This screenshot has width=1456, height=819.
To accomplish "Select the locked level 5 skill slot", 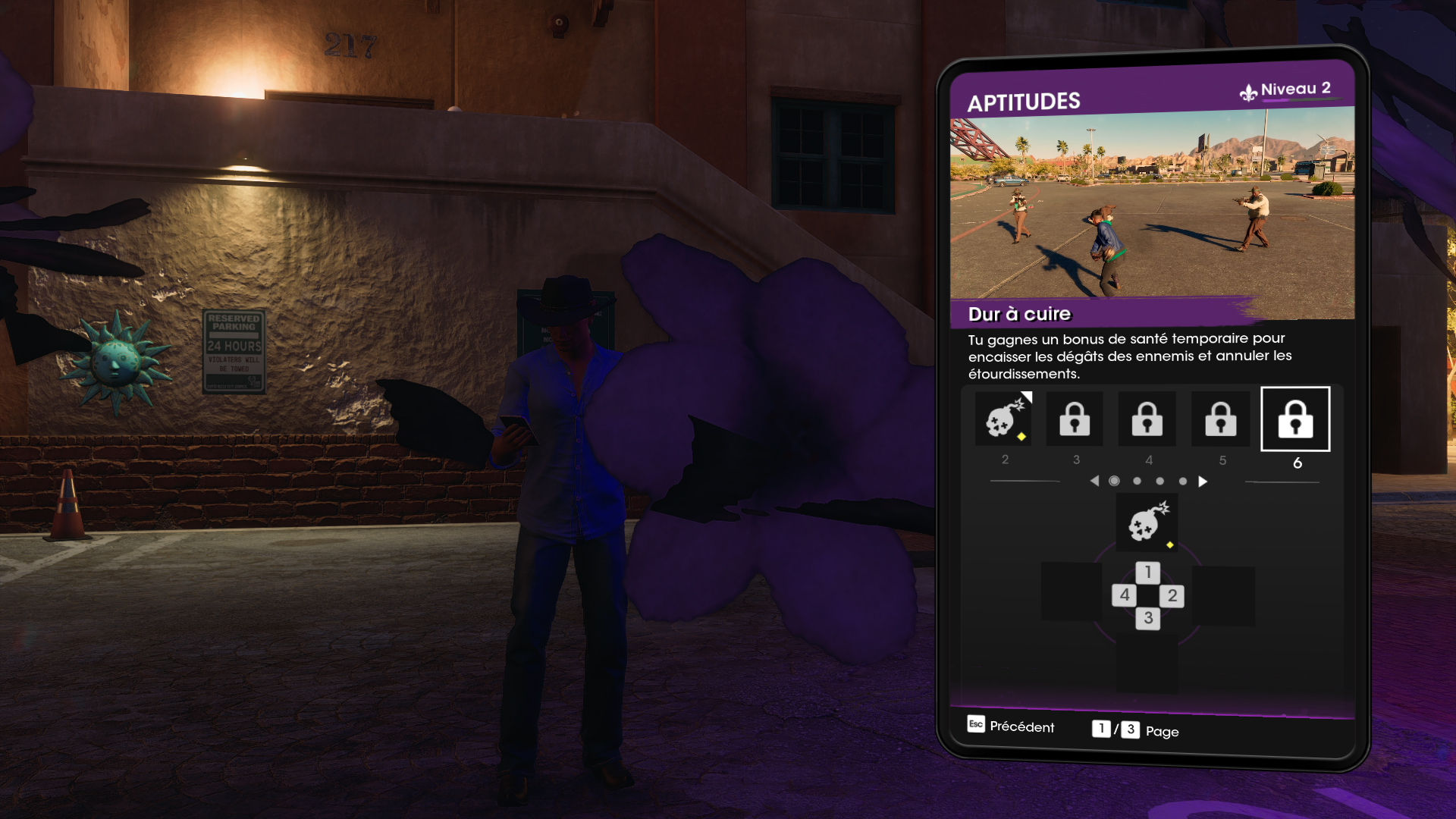I will pos(1220,419).
